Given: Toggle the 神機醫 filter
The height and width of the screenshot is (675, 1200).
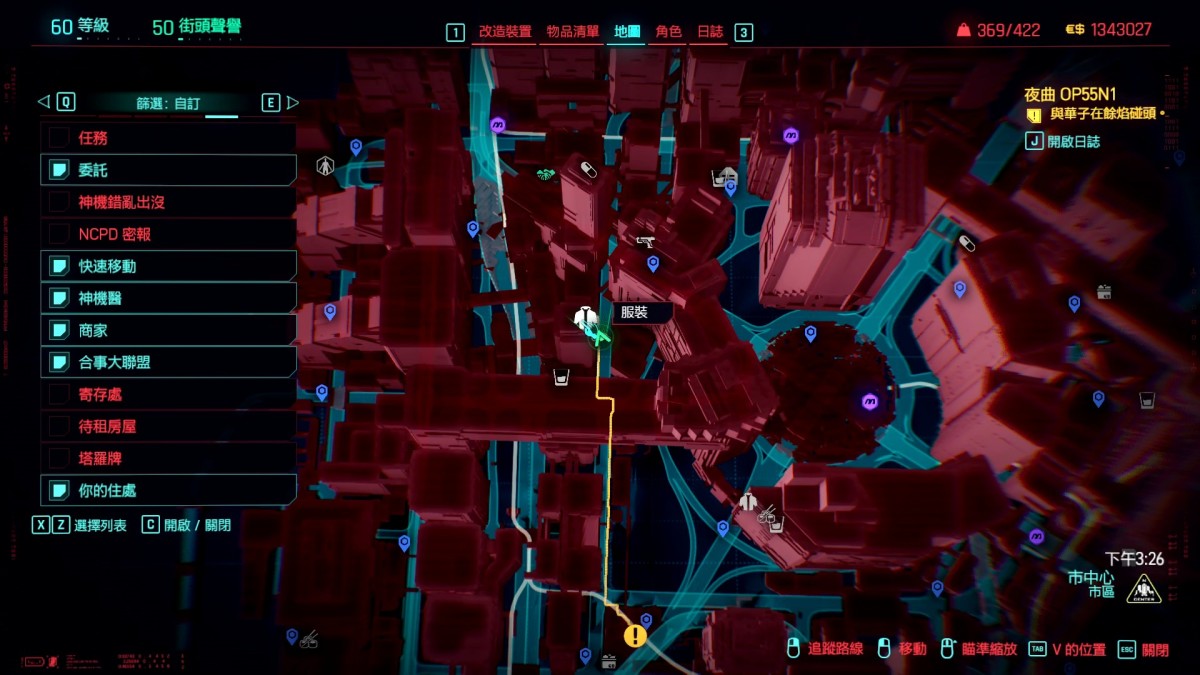Looking at the screenshot, I should tap(168, 298).
